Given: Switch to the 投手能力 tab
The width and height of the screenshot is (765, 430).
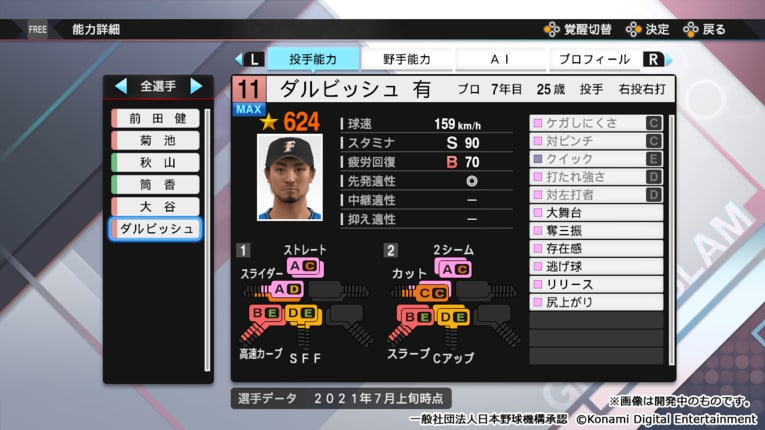Looking at the screenshot, I should coord(311,59).
